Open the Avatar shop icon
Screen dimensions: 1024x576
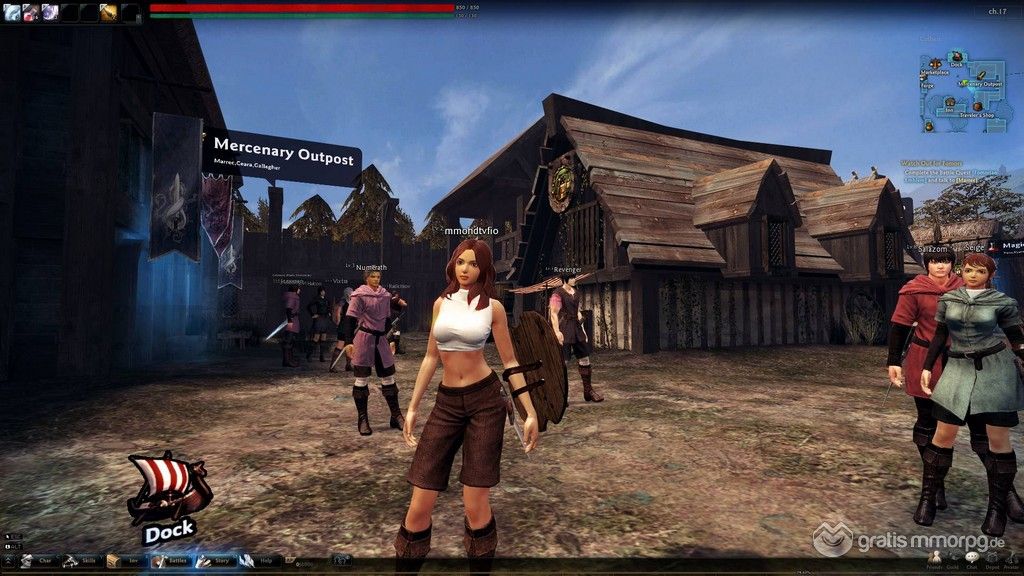click(1010, 560)
